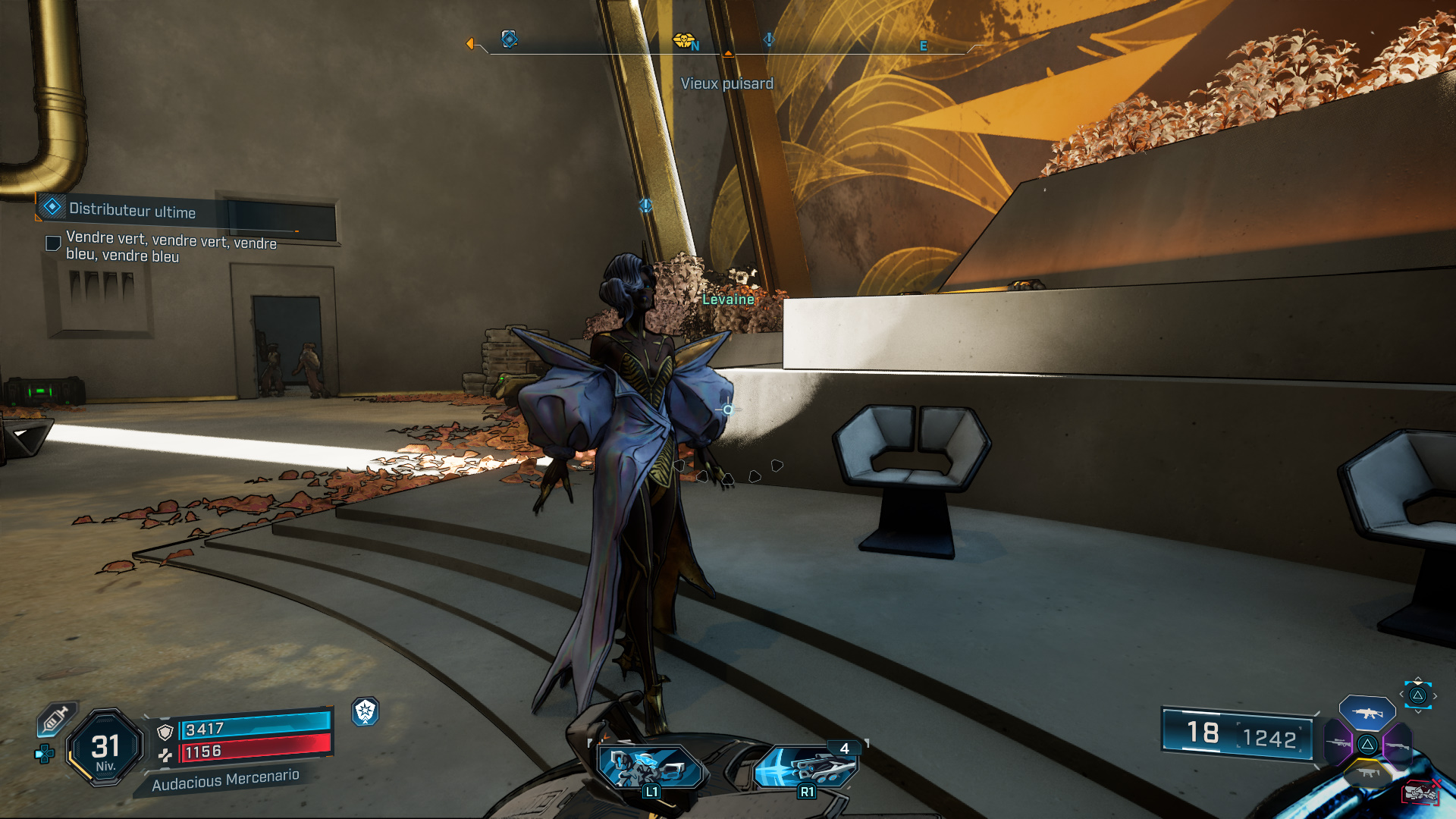Viewport: 1456px width, 819px height.
Task: Select the exclamation mark marker on the compass
Action: pyautogui.click(x=769, y=39)
